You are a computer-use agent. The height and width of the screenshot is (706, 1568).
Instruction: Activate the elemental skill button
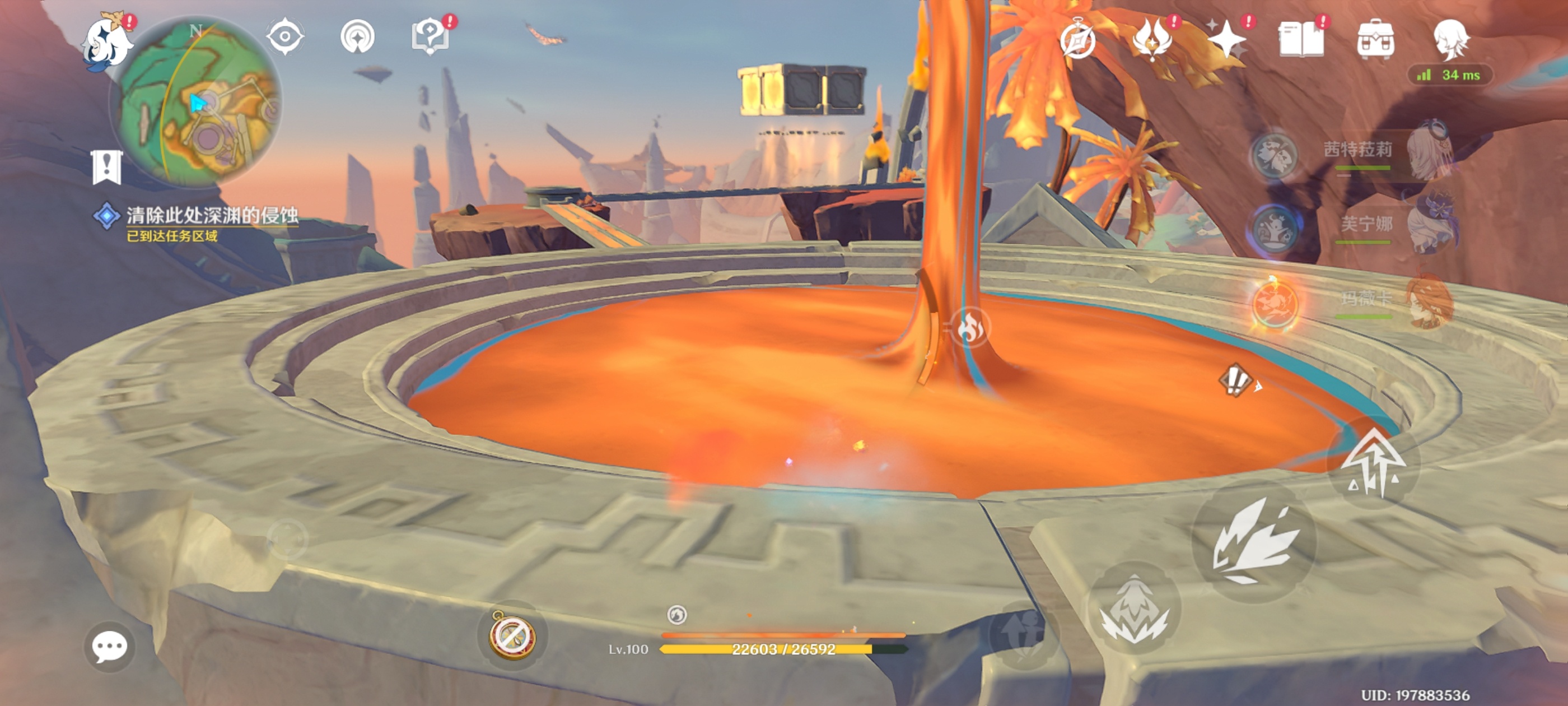point(1133,609)
